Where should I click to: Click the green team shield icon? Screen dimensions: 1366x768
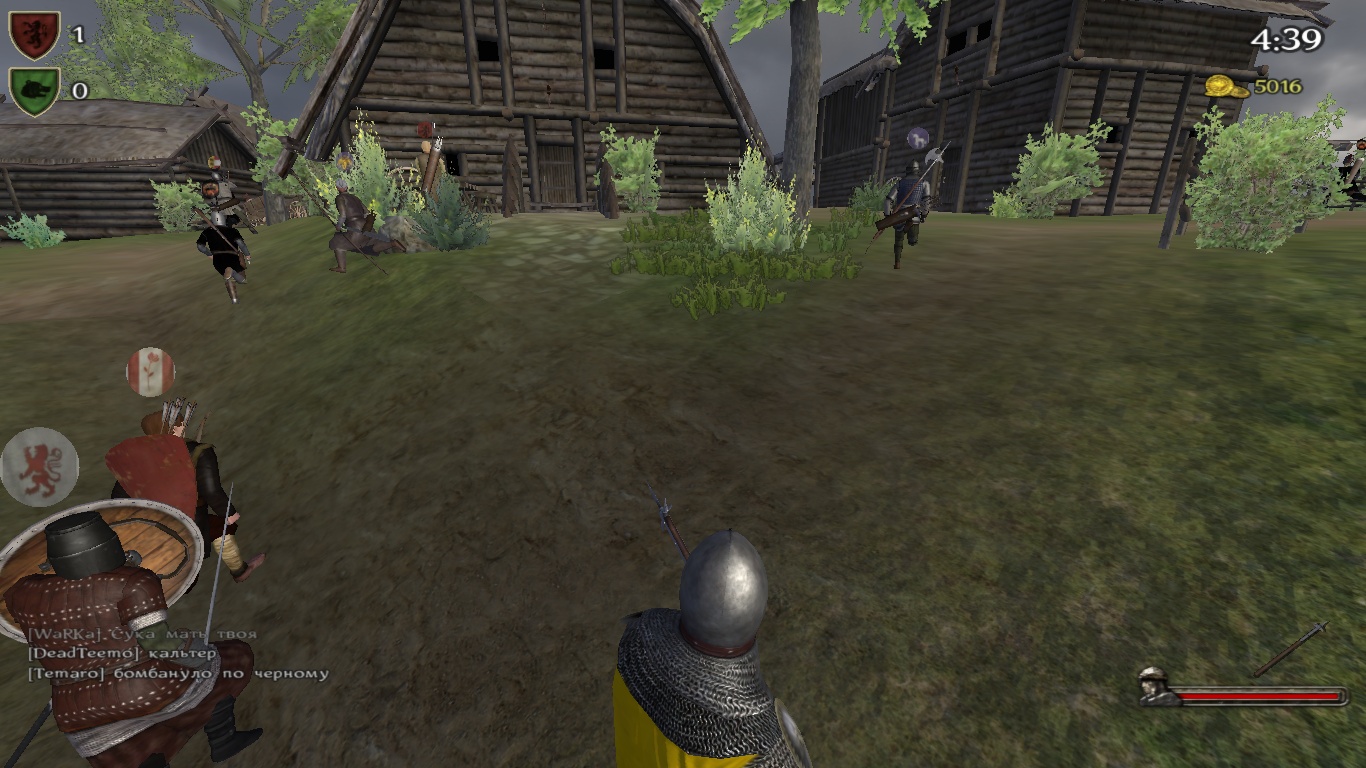(34, 91)
